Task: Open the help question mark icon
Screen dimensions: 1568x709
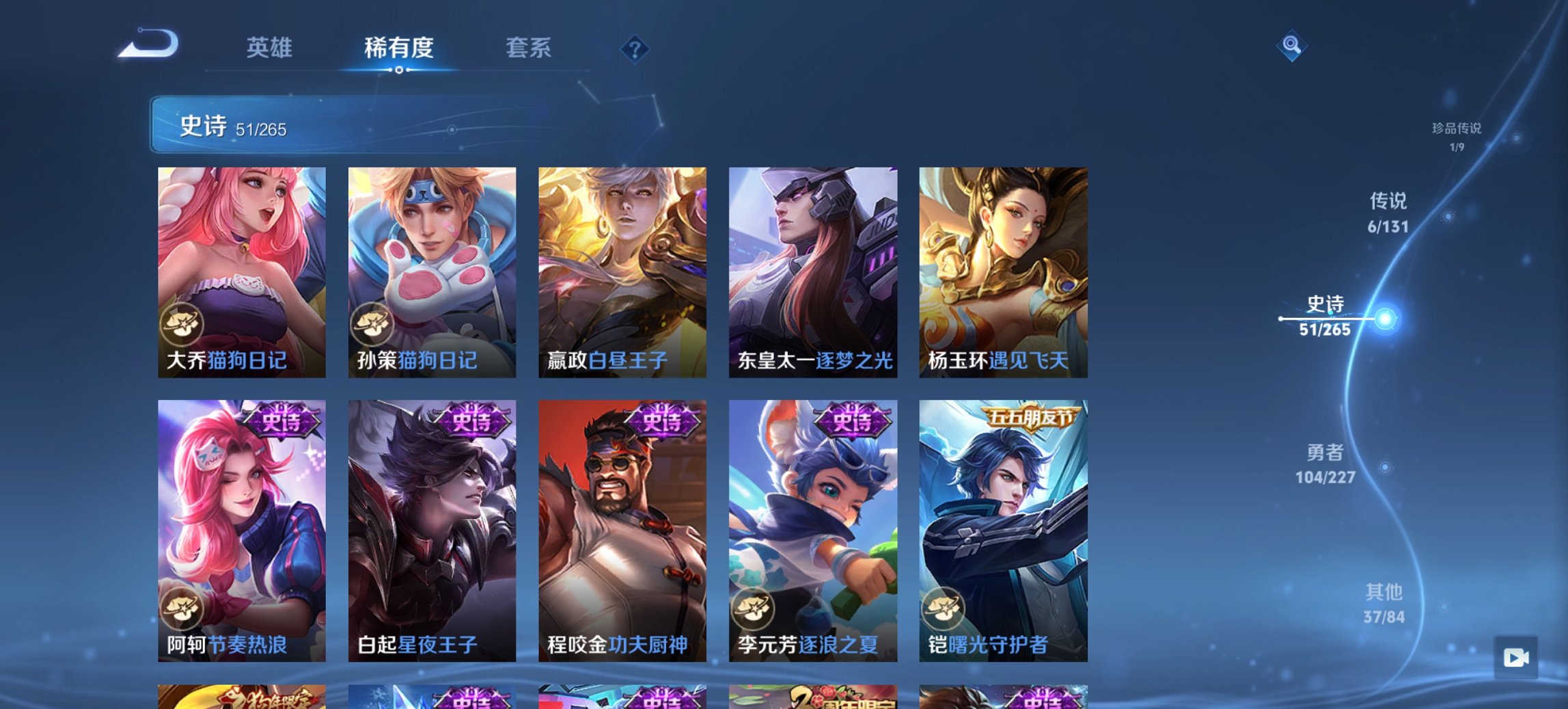Action: point(634,47)
